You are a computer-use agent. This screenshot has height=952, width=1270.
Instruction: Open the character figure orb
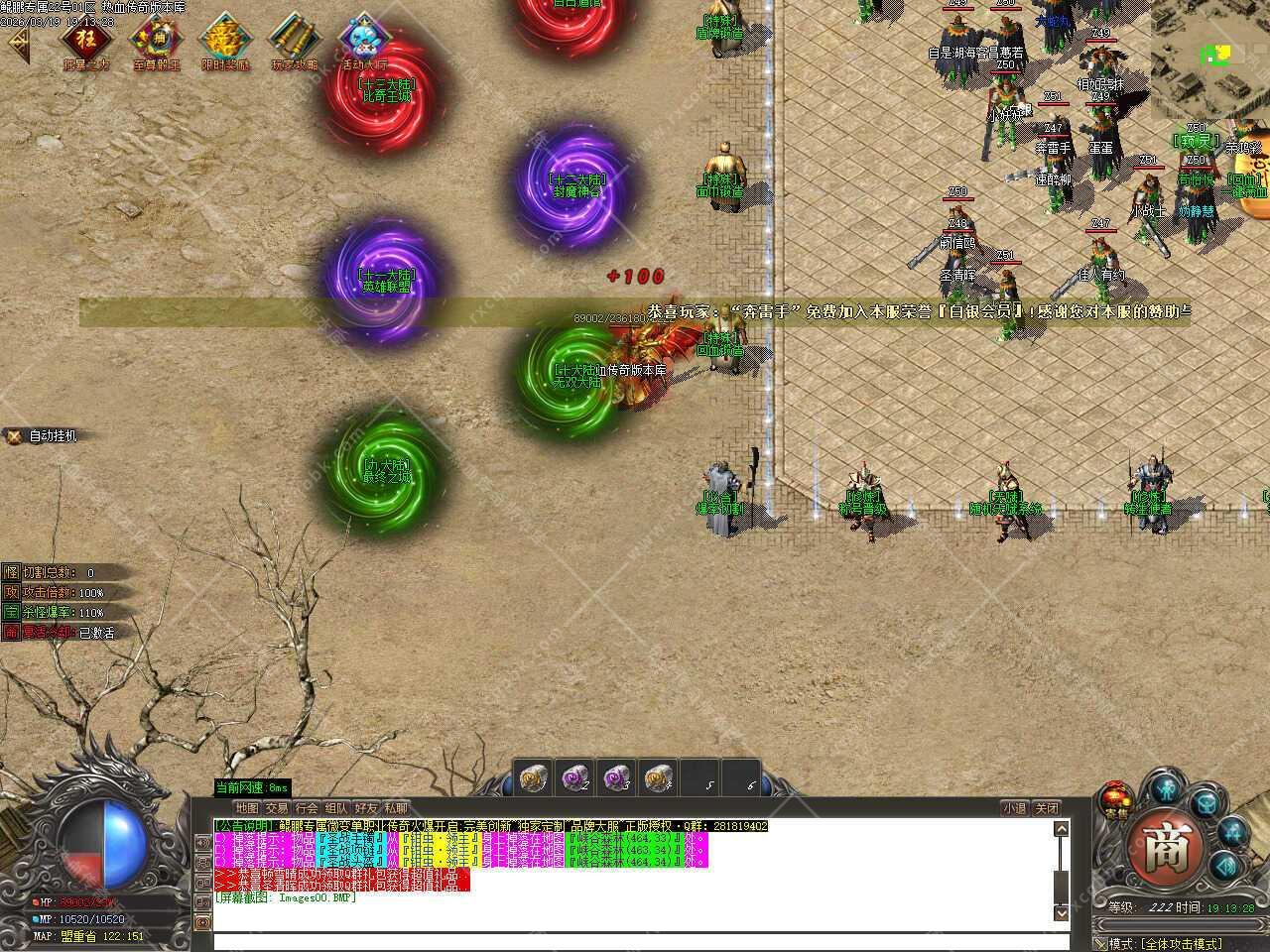coord(1165,790)
